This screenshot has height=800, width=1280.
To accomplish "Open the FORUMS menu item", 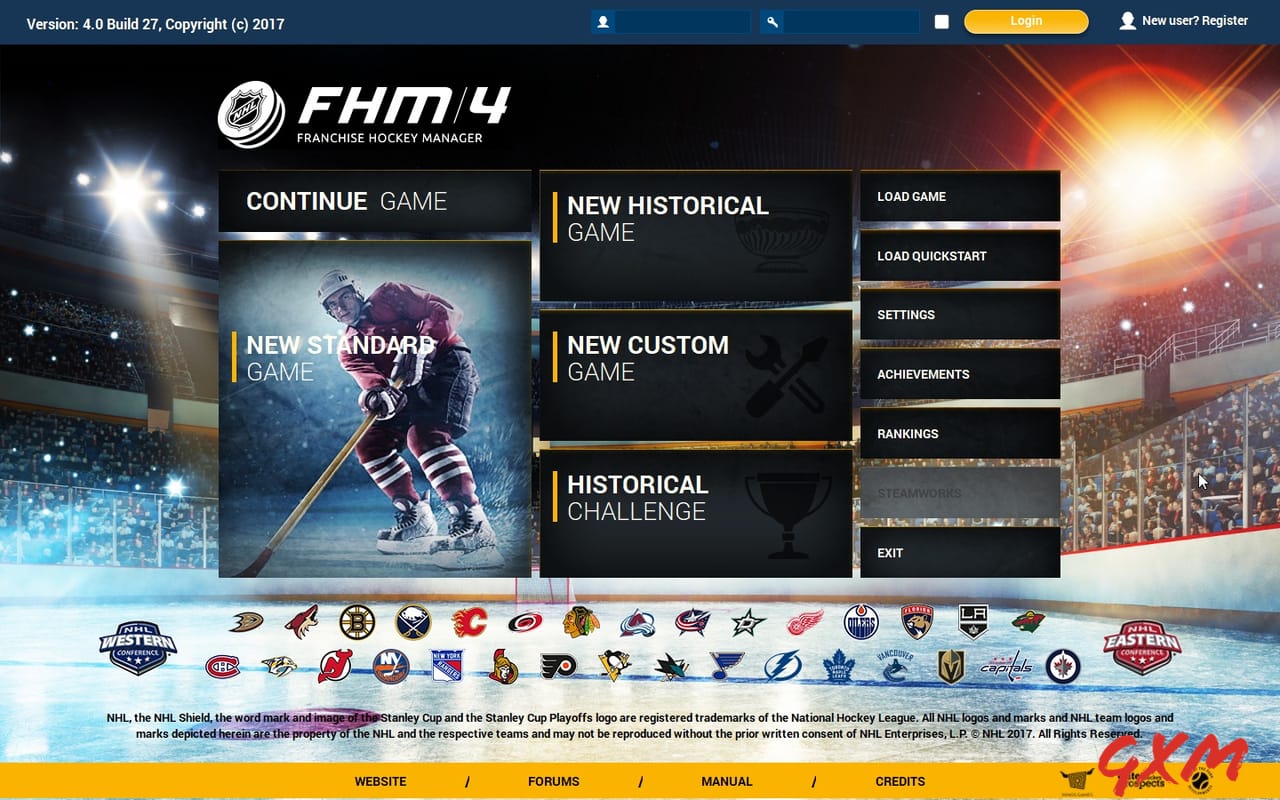I will (x=553, y=781).
